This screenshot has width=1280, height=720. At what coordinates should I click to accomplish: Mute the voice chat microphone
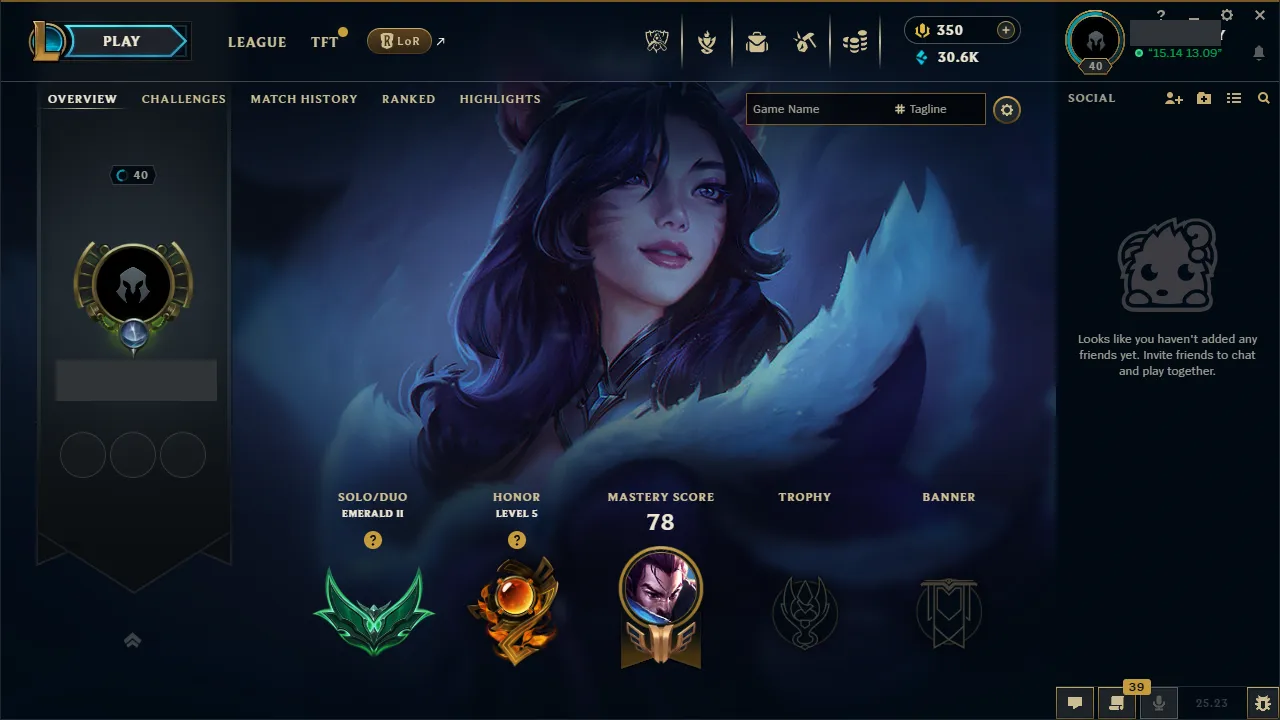(1160, 703)
